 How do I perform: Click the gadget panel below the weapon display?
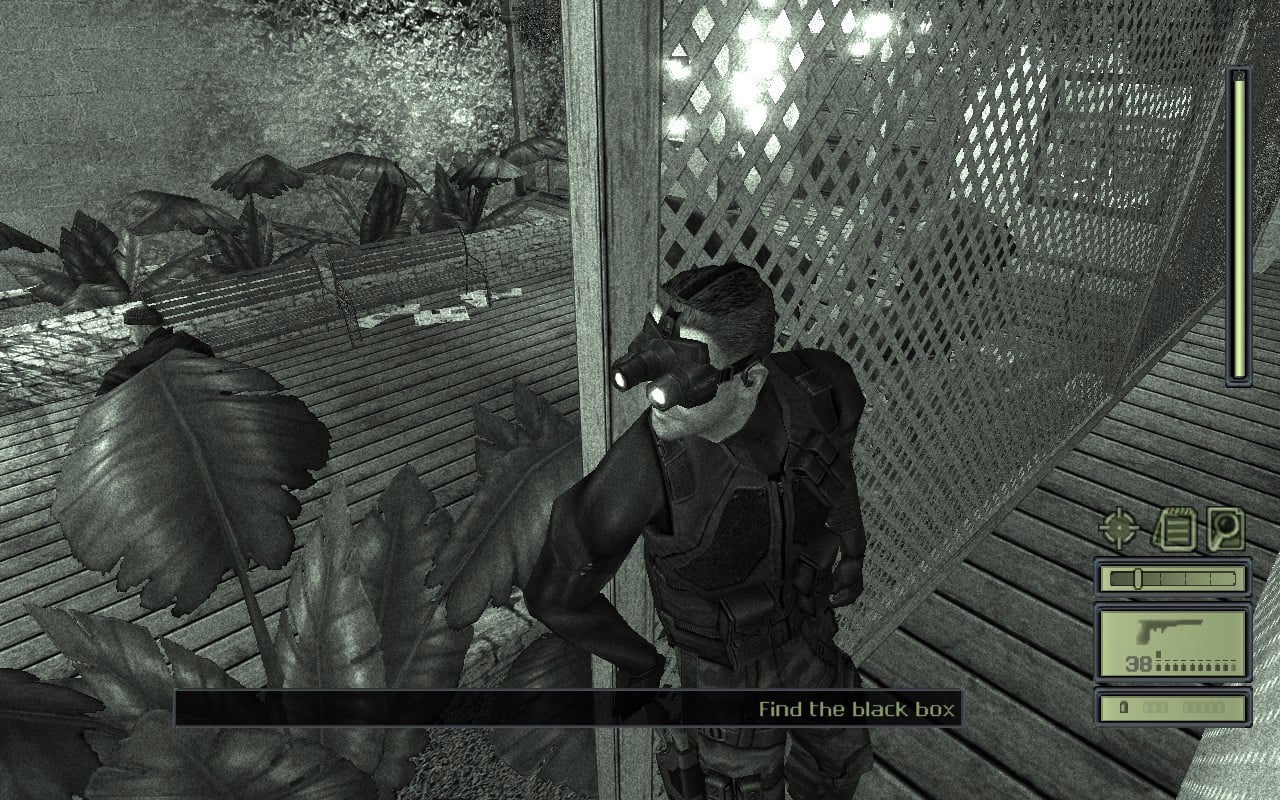click(x=1170, y=707)
